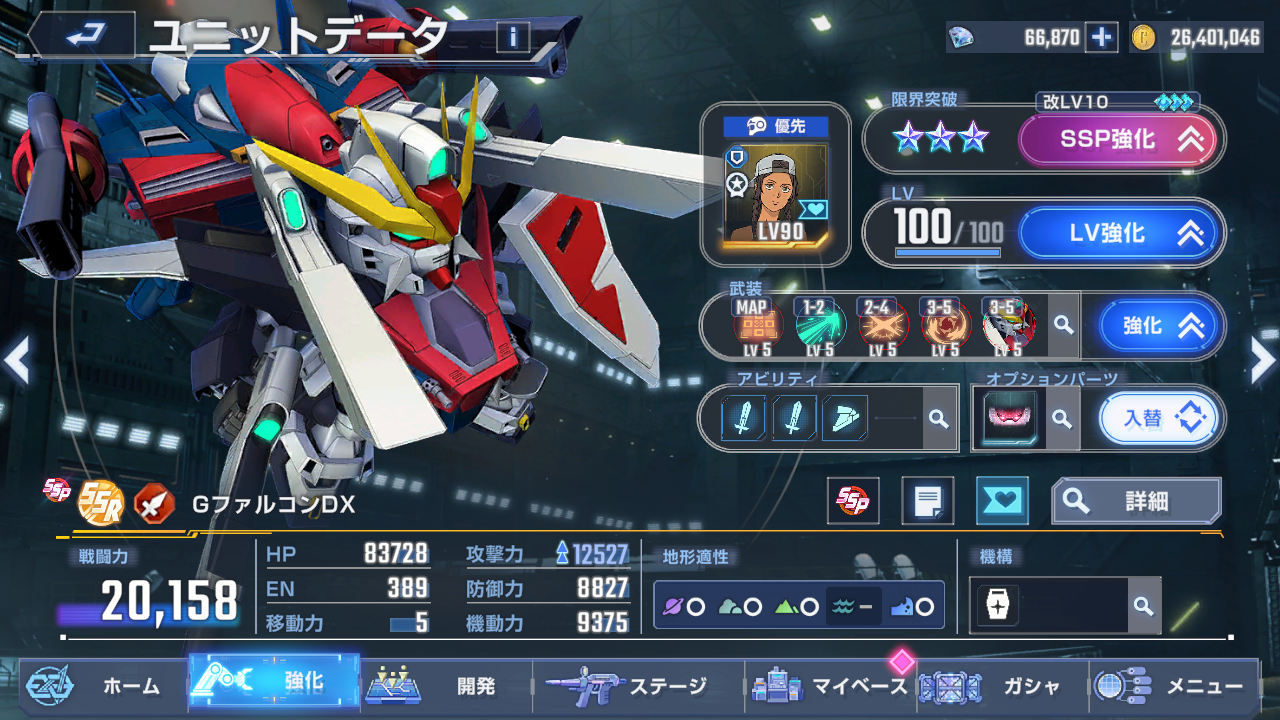
Task: Go to ホーム in the bottom menu
Action: point(100,686)
